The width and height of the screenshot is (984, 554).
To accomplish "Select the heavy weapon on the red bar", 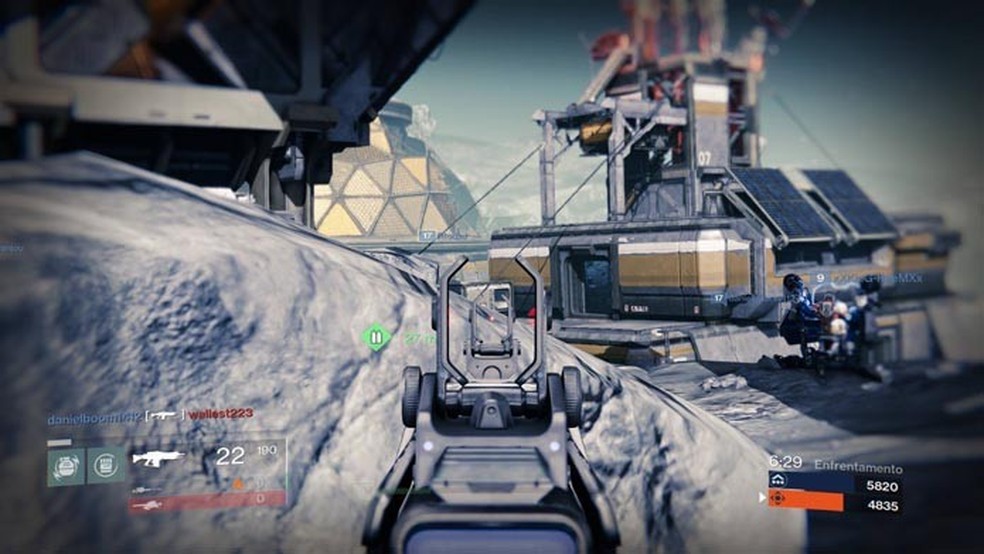I will [147, 504].
